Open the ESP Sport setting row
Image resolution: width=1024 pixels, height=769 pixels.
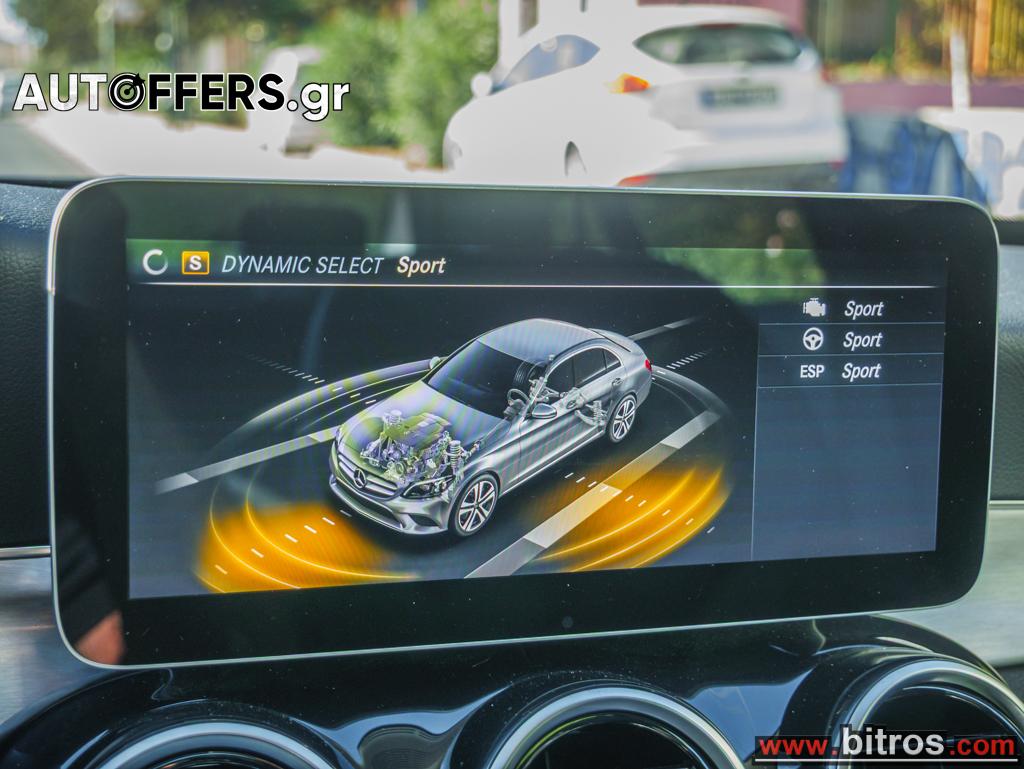tap(849, 371)
